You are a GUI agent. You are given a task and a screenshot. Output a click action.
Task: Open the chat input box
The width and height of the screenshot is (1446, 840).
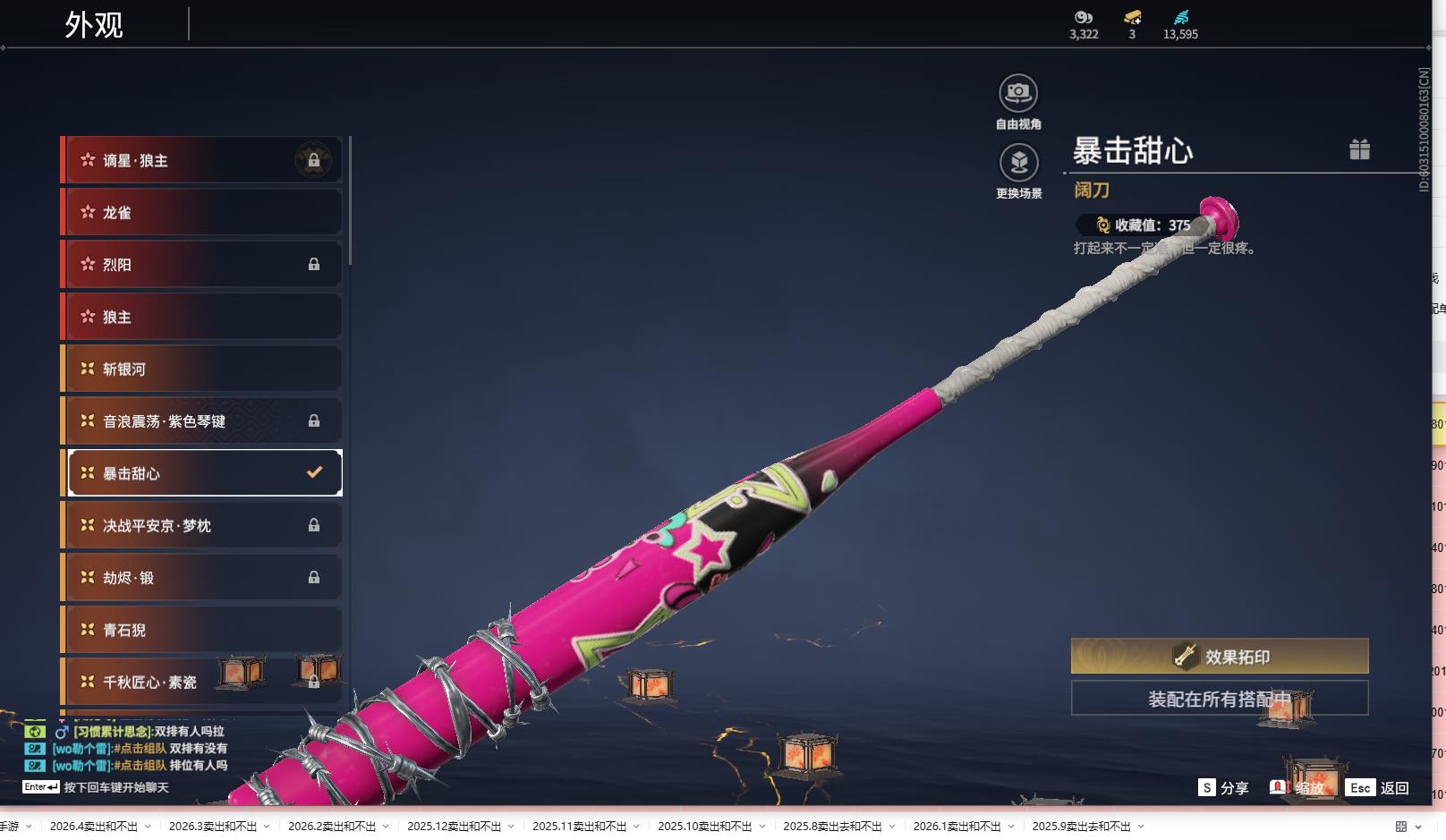[x=116, y=787]
